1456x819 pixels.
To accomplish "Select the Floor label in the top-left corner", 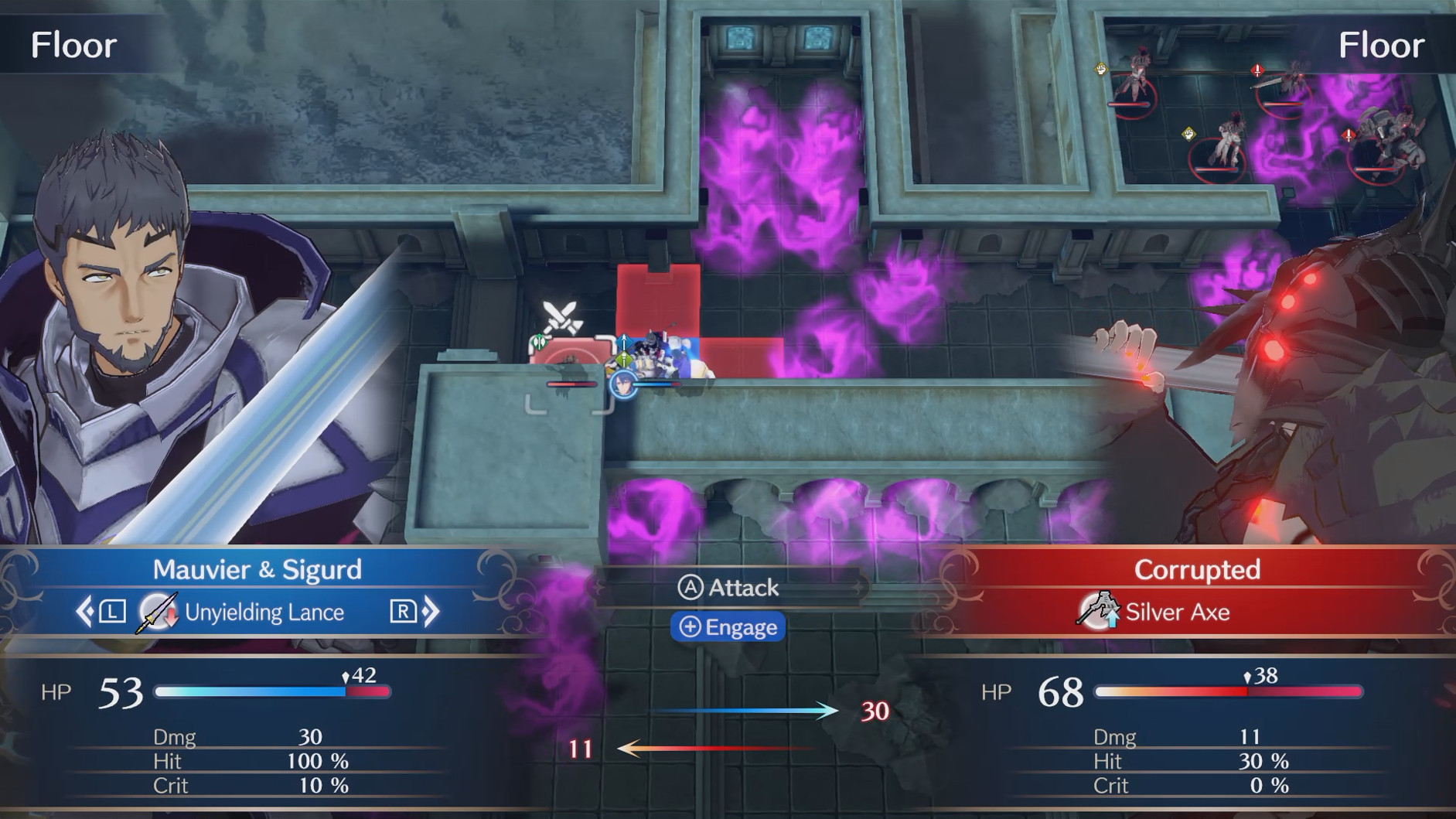I will (73, 45).
